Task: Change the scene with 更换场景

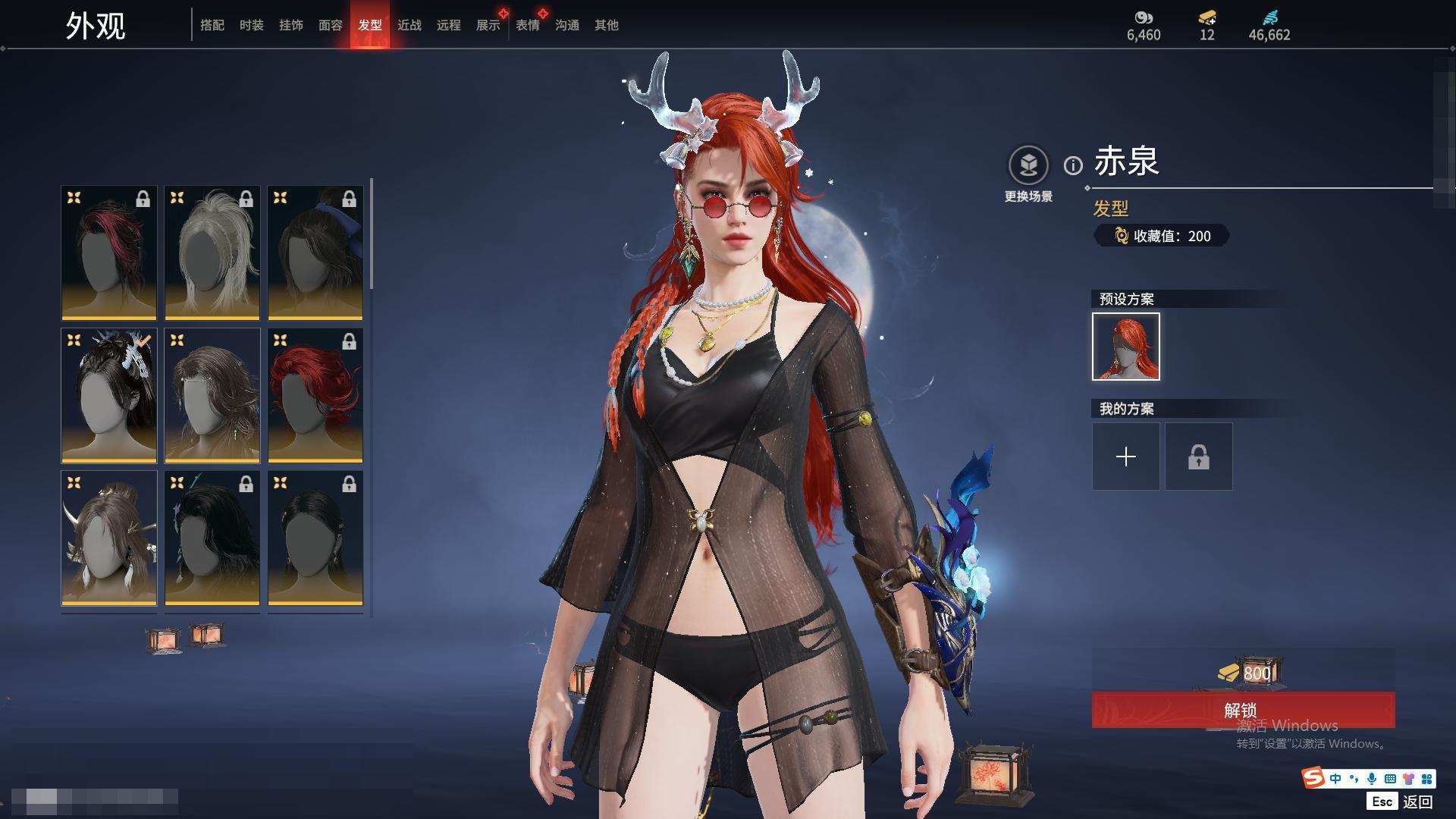Action: click(1028, 174)
